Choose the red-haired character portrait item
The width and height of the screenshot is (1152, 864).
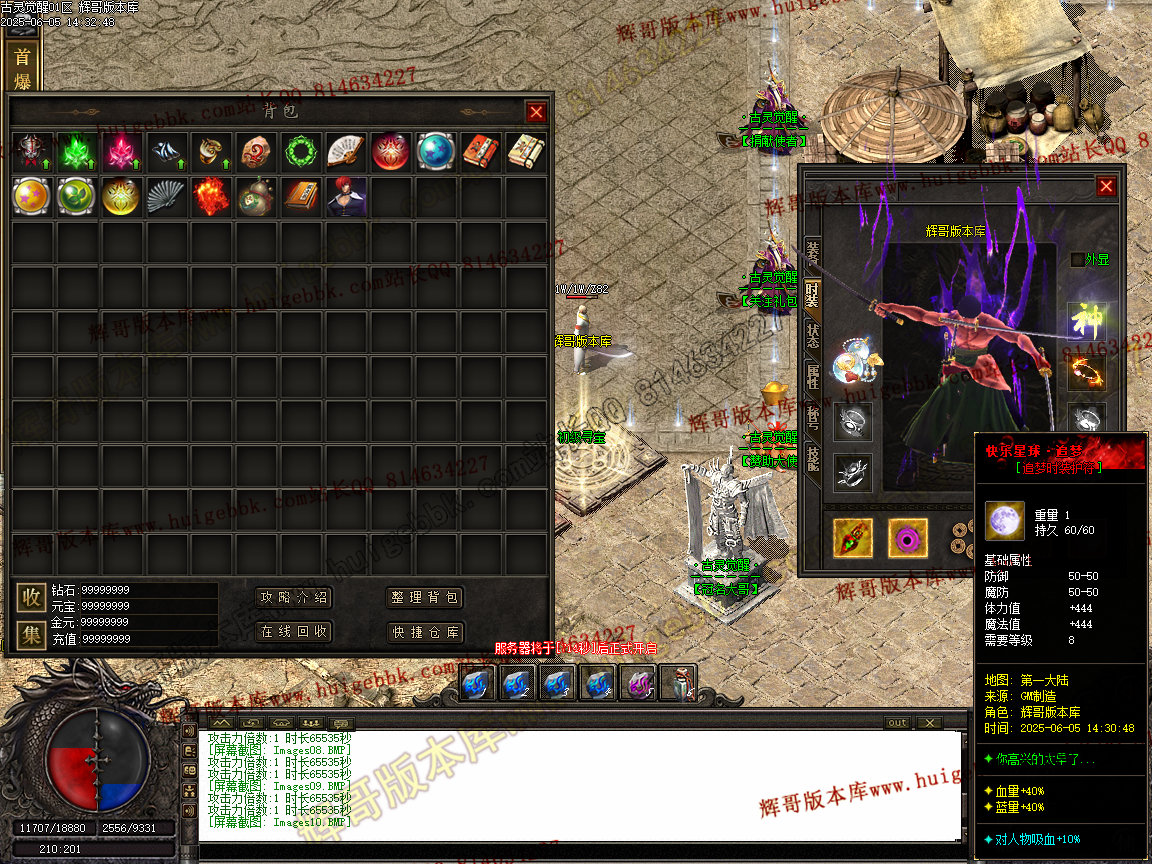[x=345, y=197]
